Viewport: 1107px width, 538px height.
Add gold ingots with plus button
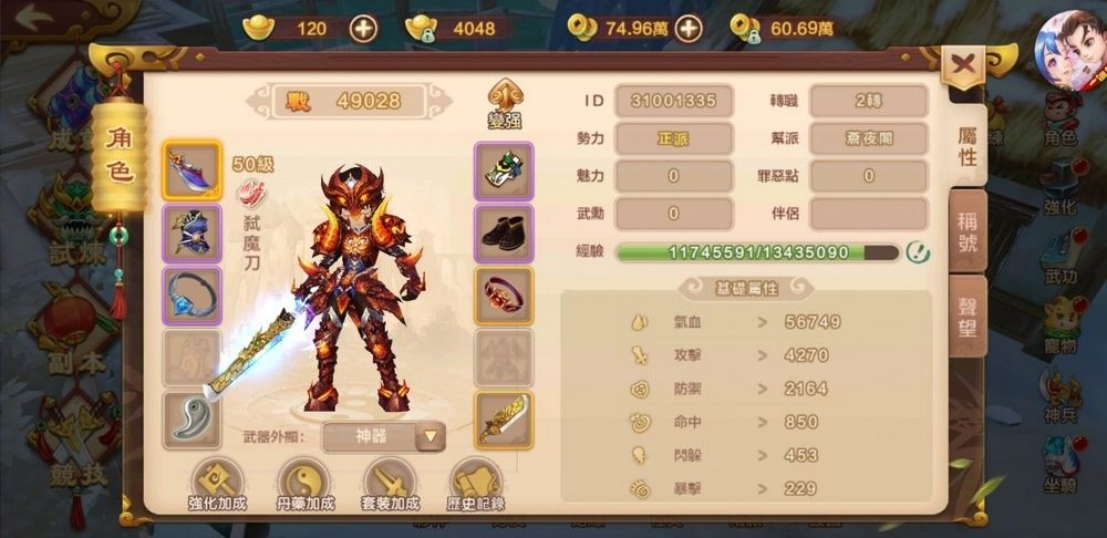tap(363, 28)
